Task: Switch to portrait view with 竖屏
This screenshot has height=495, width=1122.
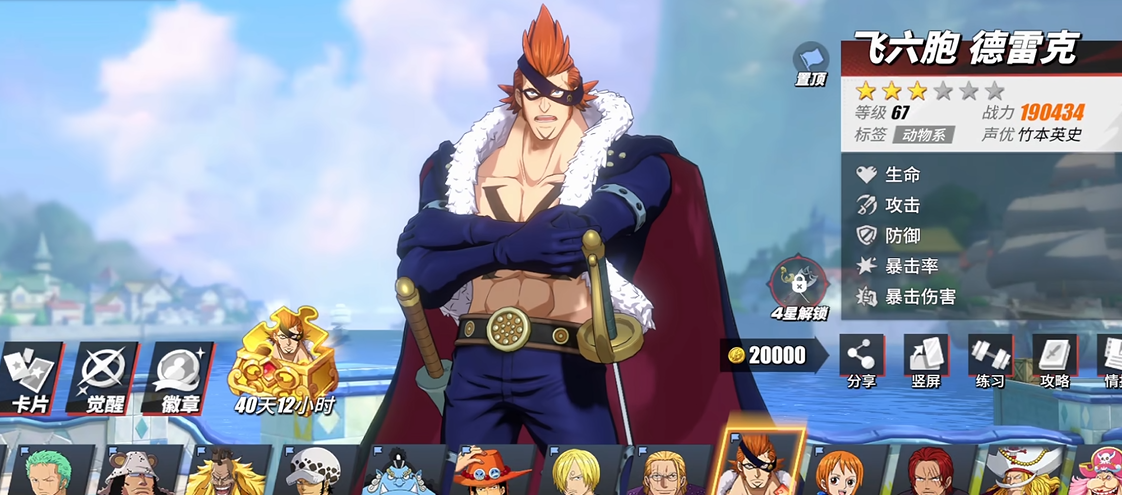Action: point(925,361)
